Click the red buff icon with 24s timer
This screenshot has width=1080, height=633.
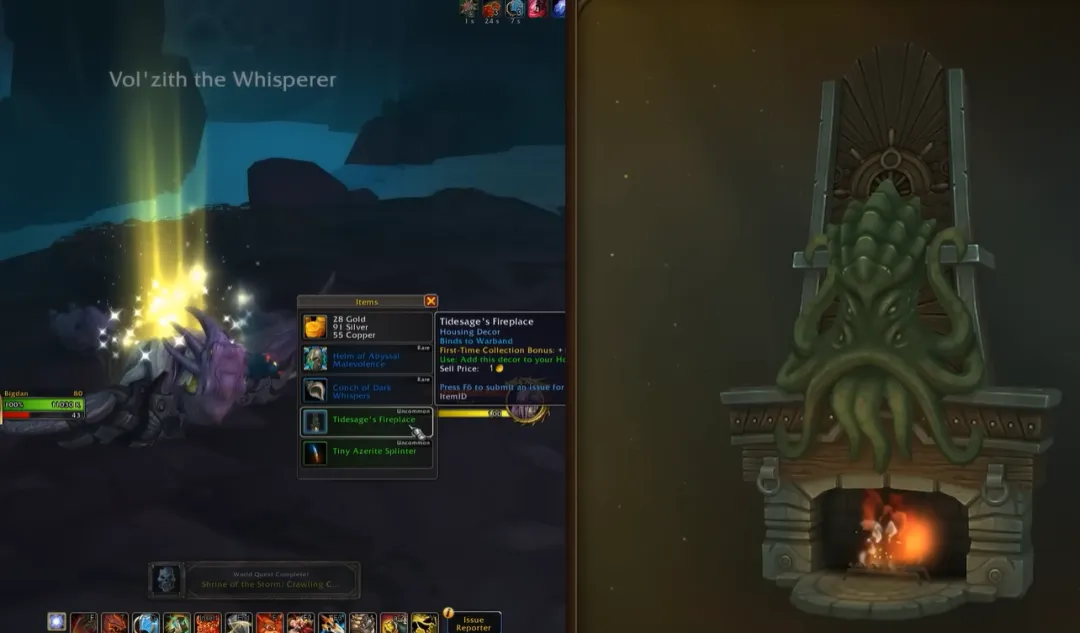point(491,9)
